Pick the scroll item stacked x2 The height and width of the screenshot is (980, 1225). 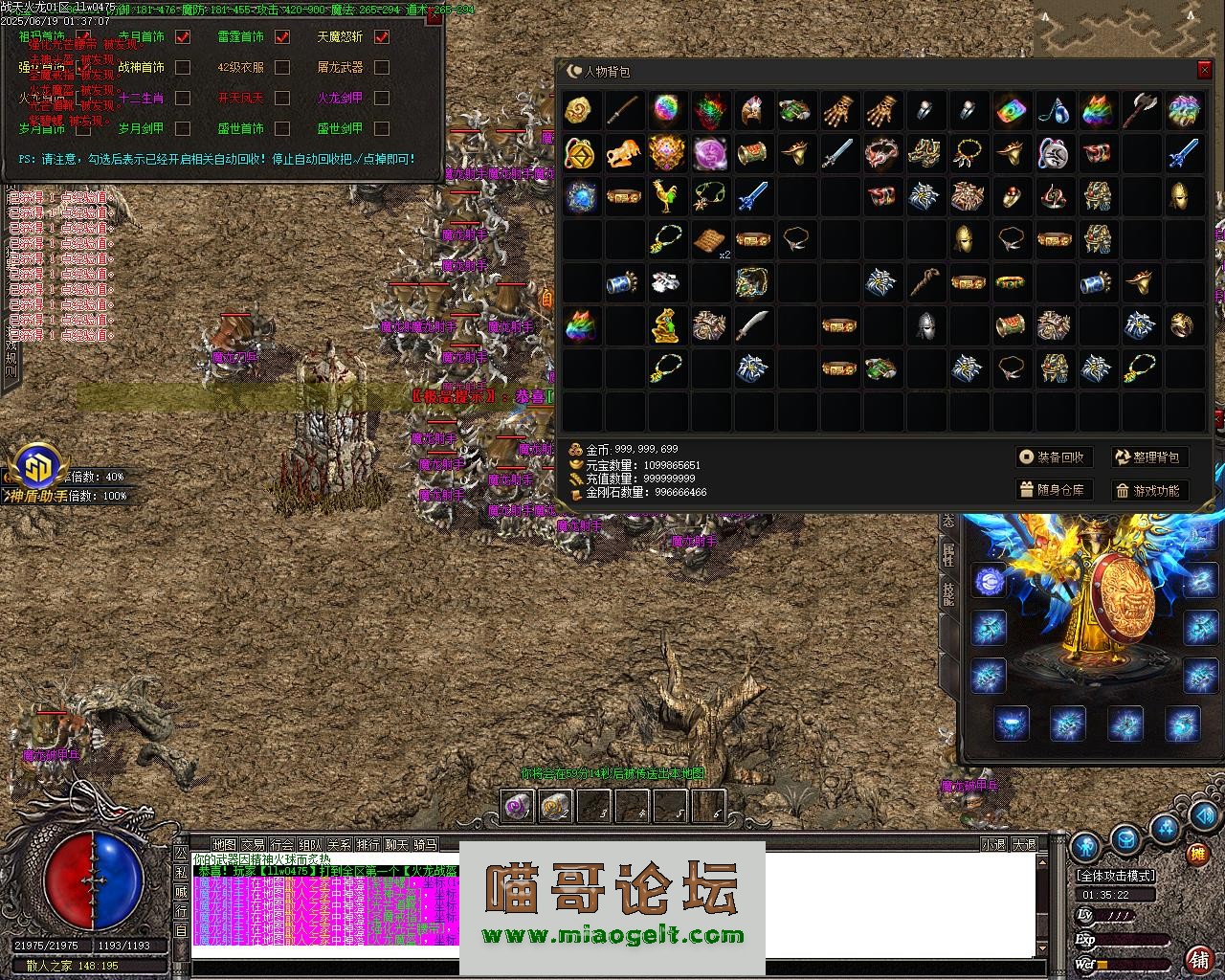[710, 239]
